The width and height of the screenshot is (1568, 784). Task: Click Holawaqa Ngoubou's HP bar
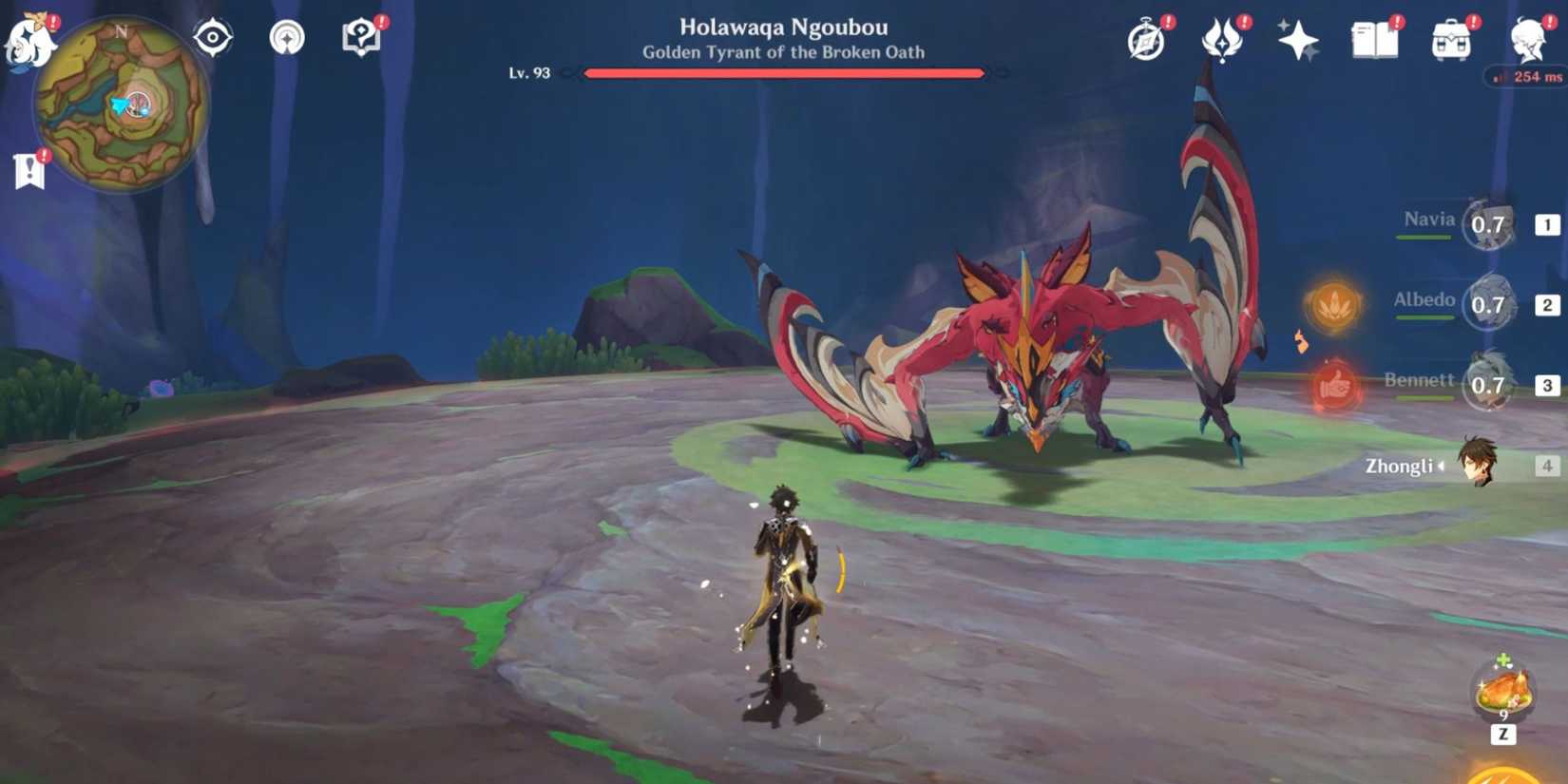coord(784,72)
